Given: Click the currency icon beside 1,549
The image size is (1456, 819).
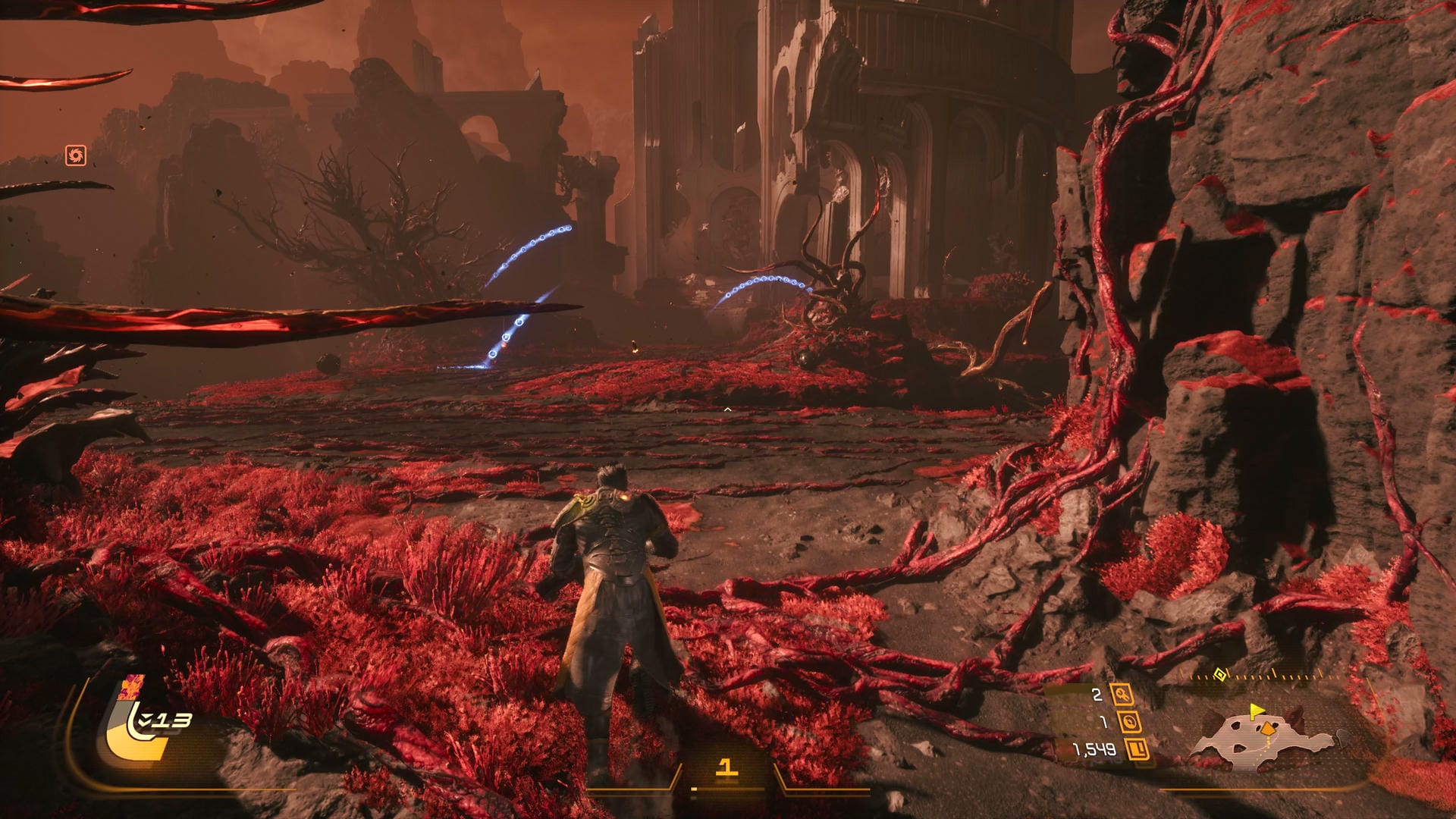Looking at the screenshot, I should click(1137, 750).
